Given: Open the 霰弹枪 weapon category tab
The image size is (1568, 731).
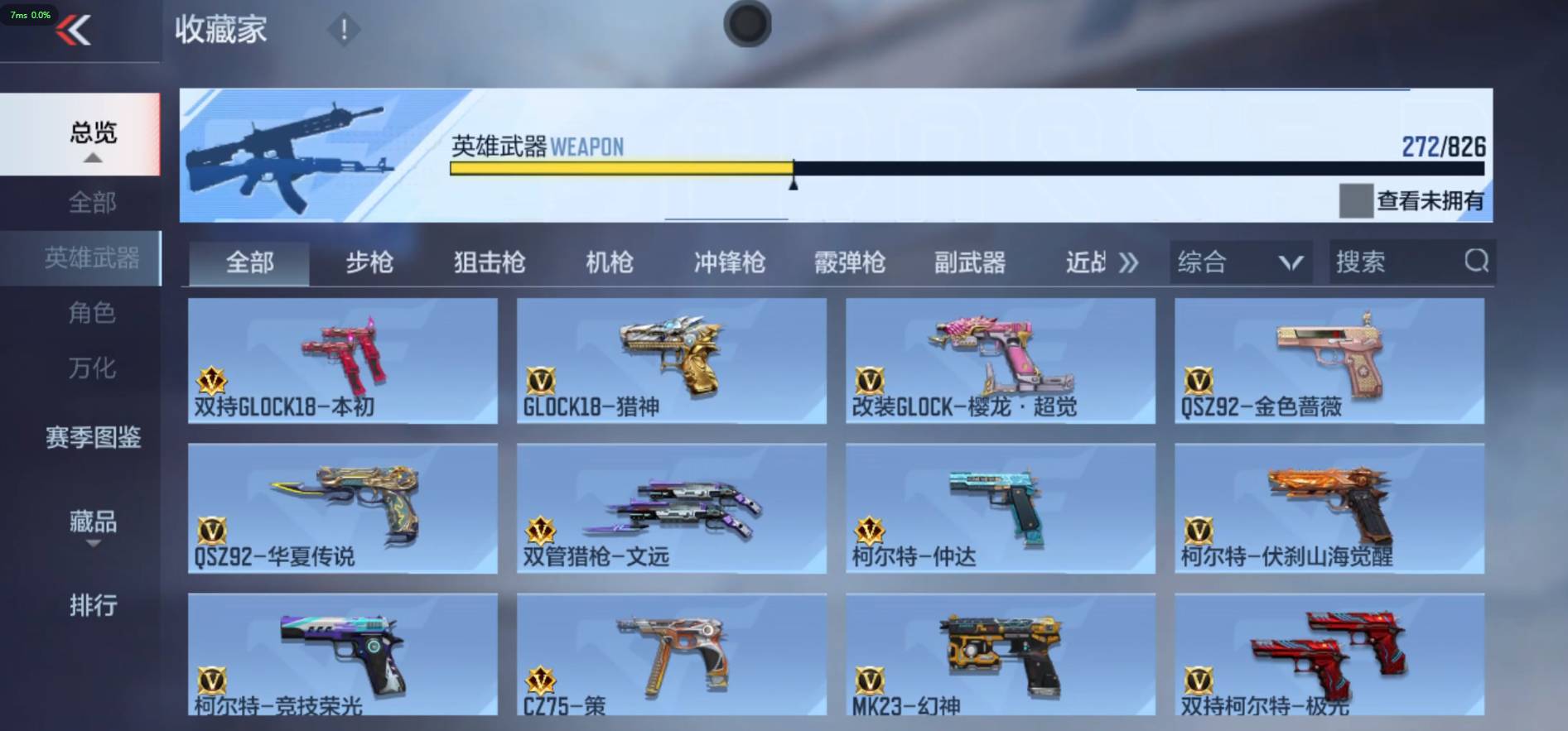Looking at the screenshot, I should (849, 262).
